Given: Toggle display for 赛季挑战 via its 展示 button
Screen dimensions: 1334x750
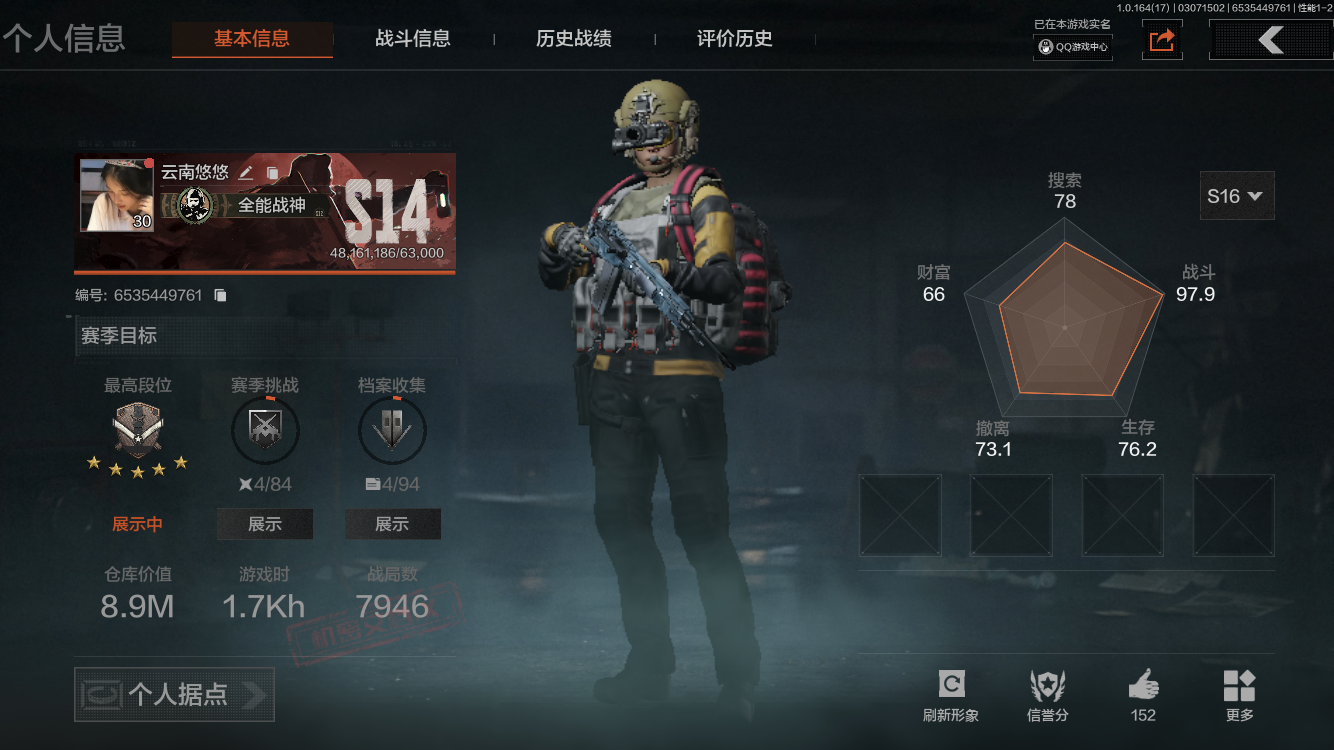Looking at the screenshot, I should pos(265,523).
